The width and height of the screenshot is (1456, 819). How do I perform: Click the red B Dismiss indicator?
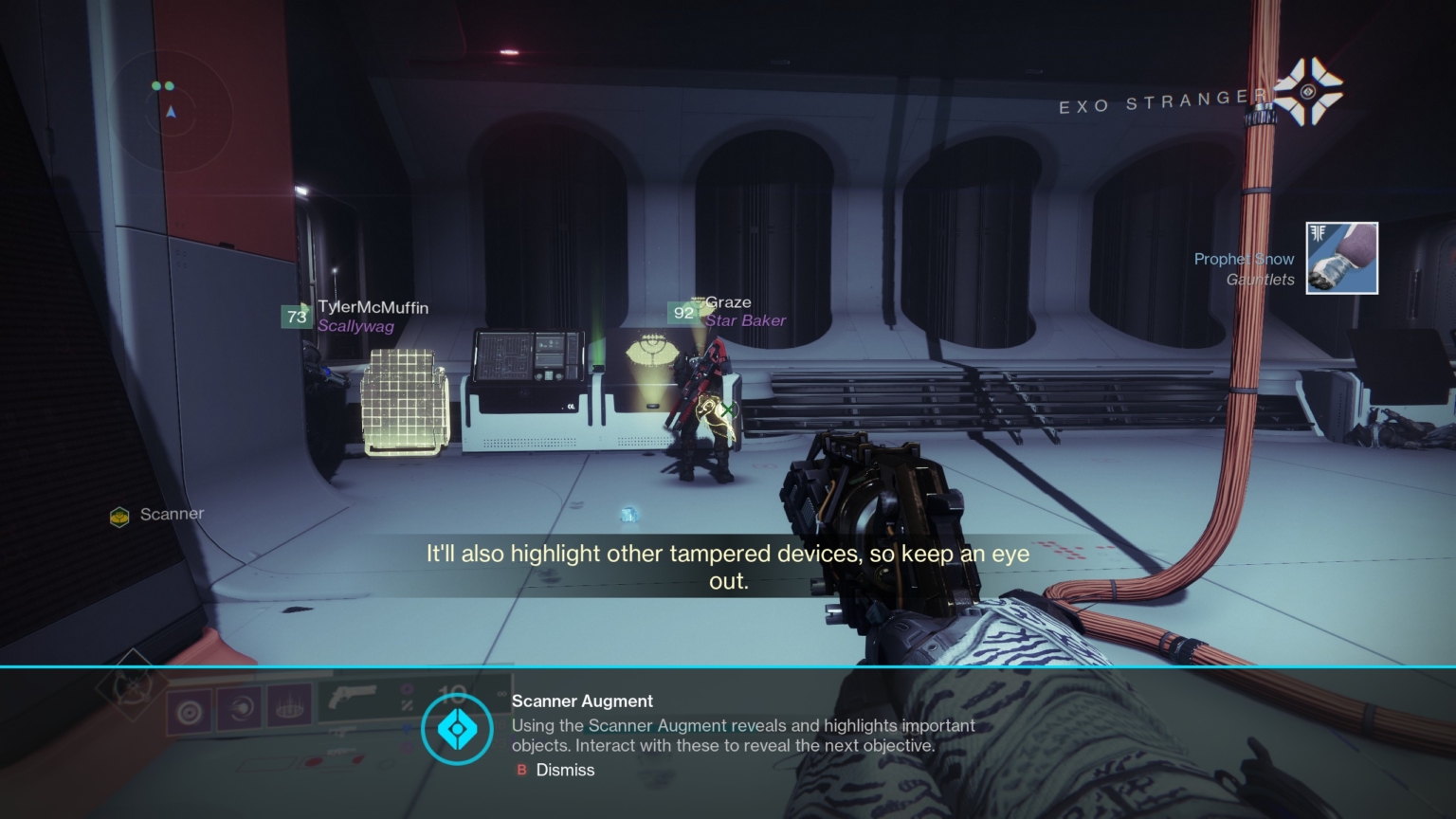[519, 771]
